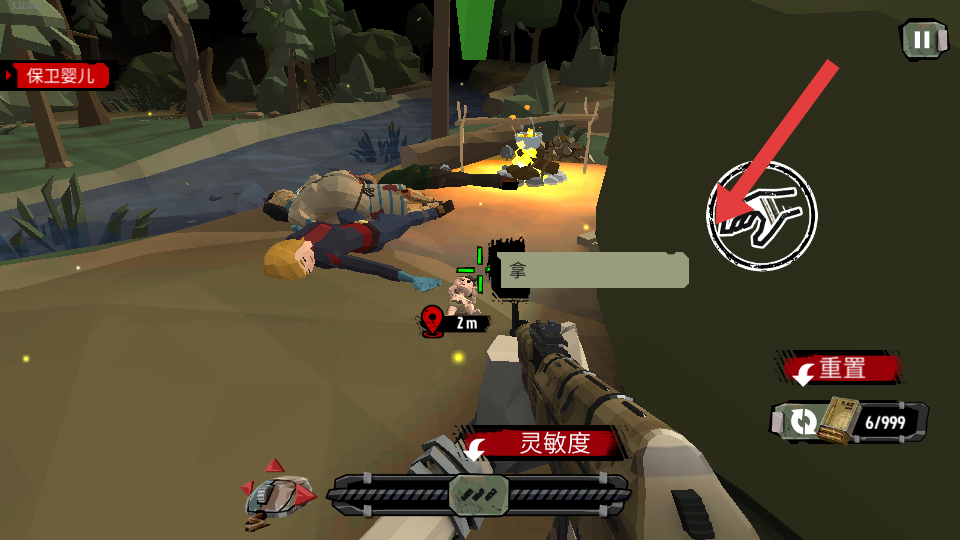Select the 保卫婴儿 objective tracker
This screenshot has width=960, height=540.
click(x=60, y=76)
